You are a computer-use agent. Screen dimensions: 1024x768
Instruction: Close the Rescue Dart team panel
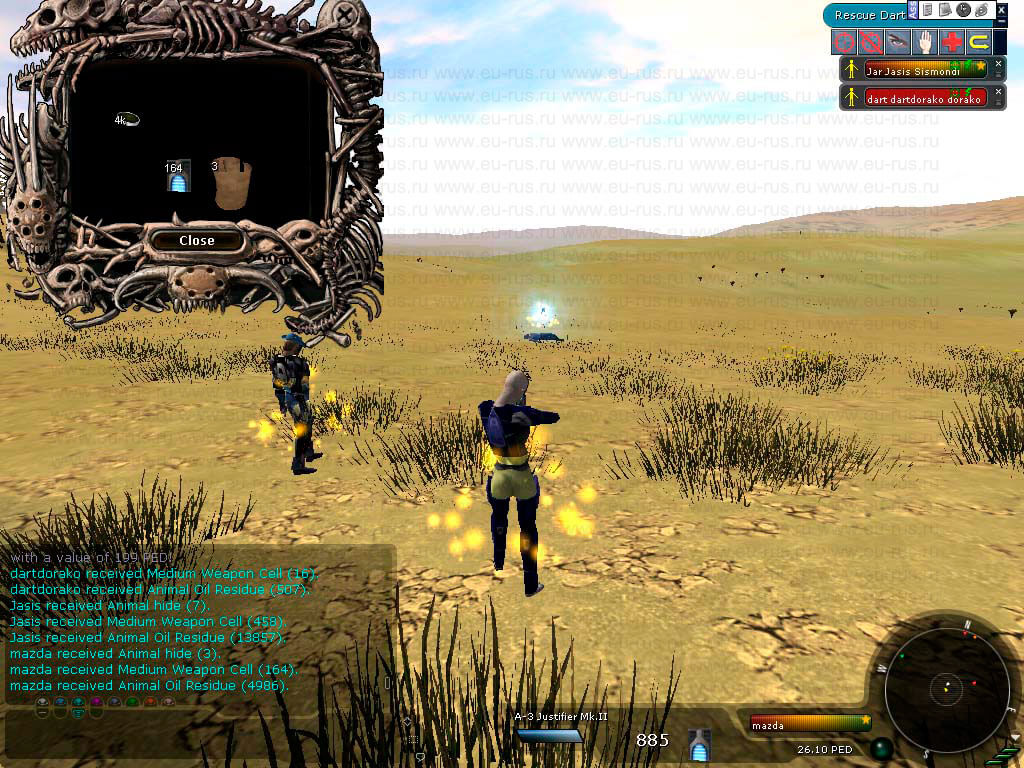coord(1000,9)
